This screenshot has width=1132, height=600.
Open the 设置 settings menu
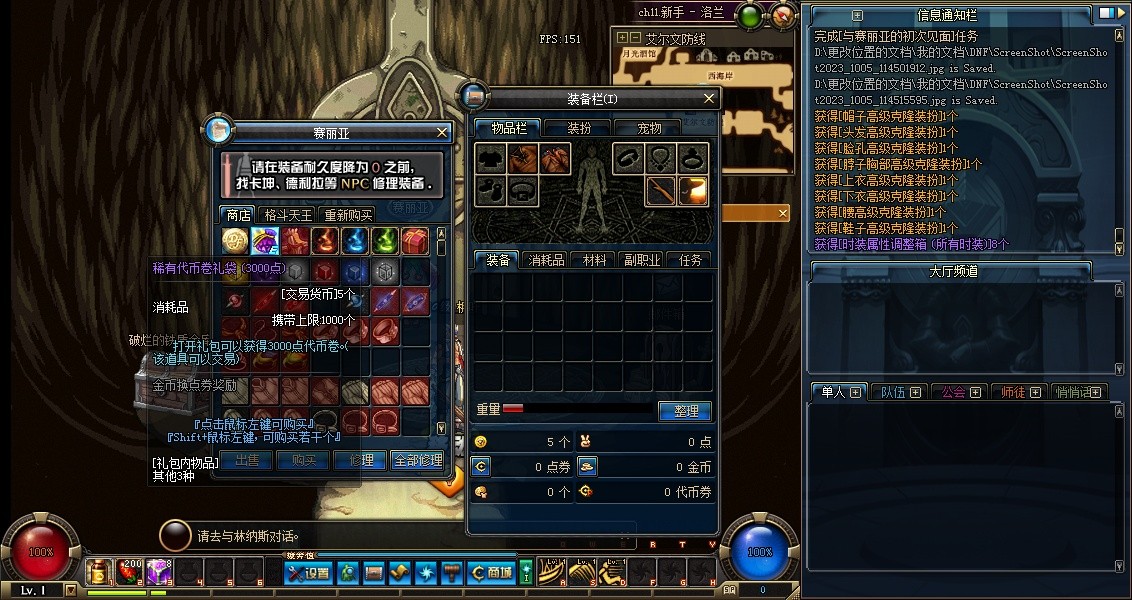pyautogui.click(x=308, y=573)
